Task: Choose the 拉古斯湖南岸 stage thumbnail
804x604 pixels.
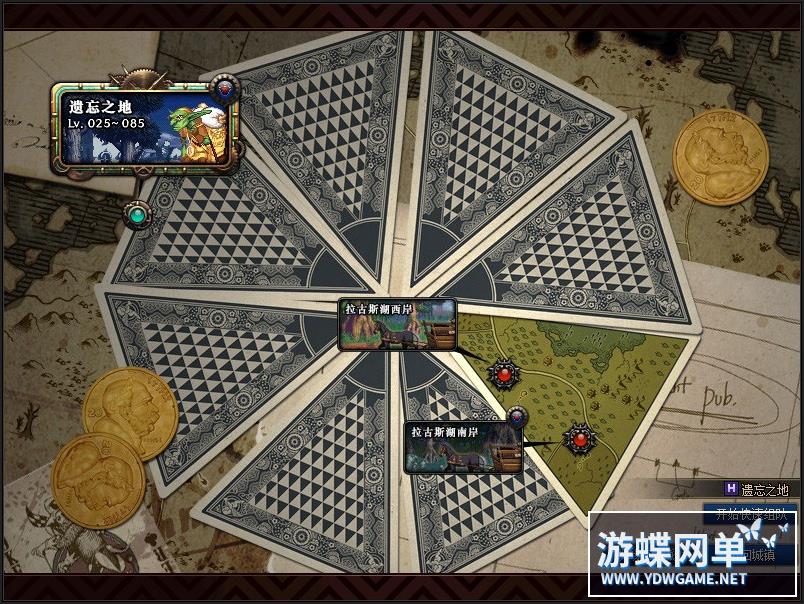Action: 464,446
